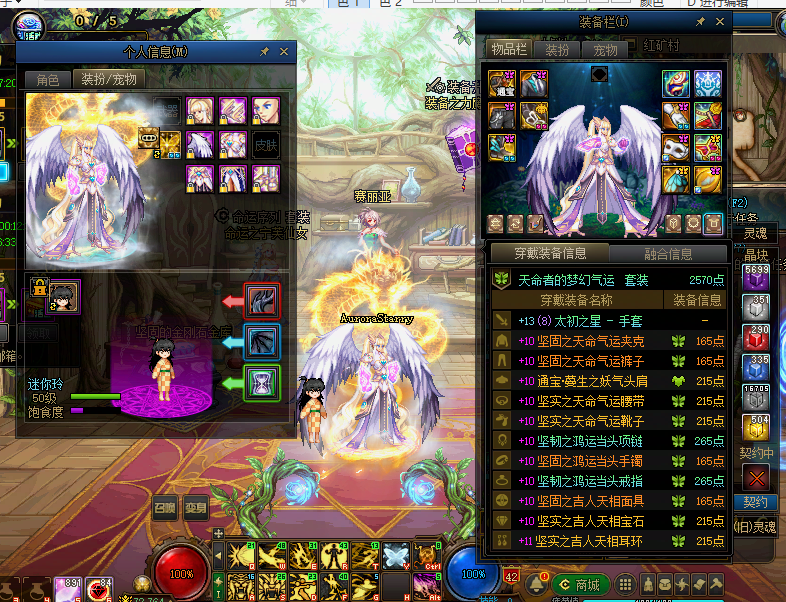Switch to the 装扮 tab in equipment window
Viewport: 786px width, 602px height.
pos(557,49)
